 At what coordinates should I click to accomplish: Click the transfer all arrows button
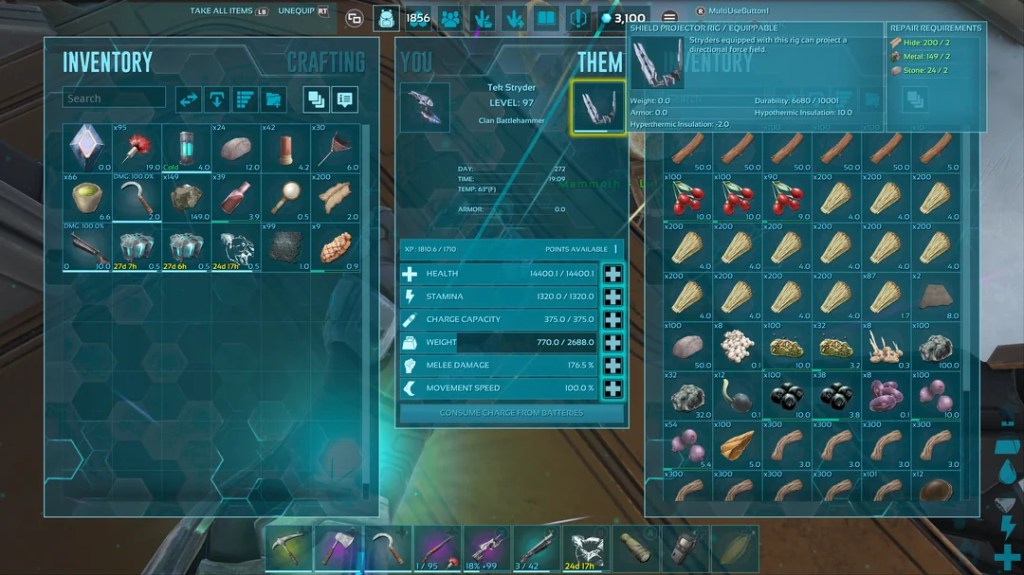[x=188, y=98]
